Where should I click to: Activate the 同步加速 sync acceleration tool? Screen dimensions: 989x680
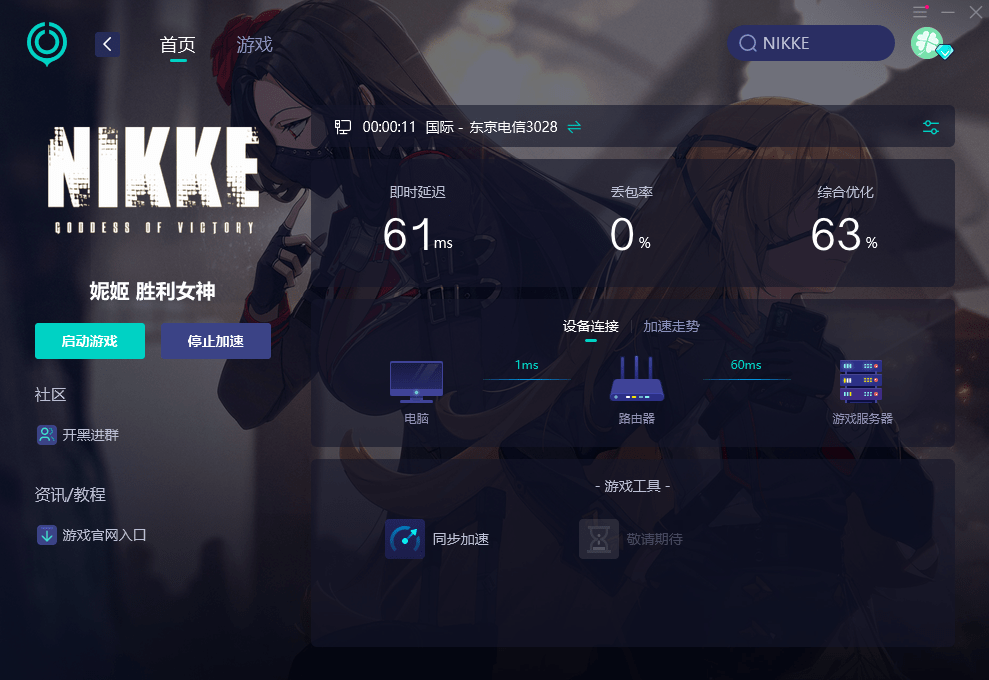pyautogui.click(x=438, y=539)
